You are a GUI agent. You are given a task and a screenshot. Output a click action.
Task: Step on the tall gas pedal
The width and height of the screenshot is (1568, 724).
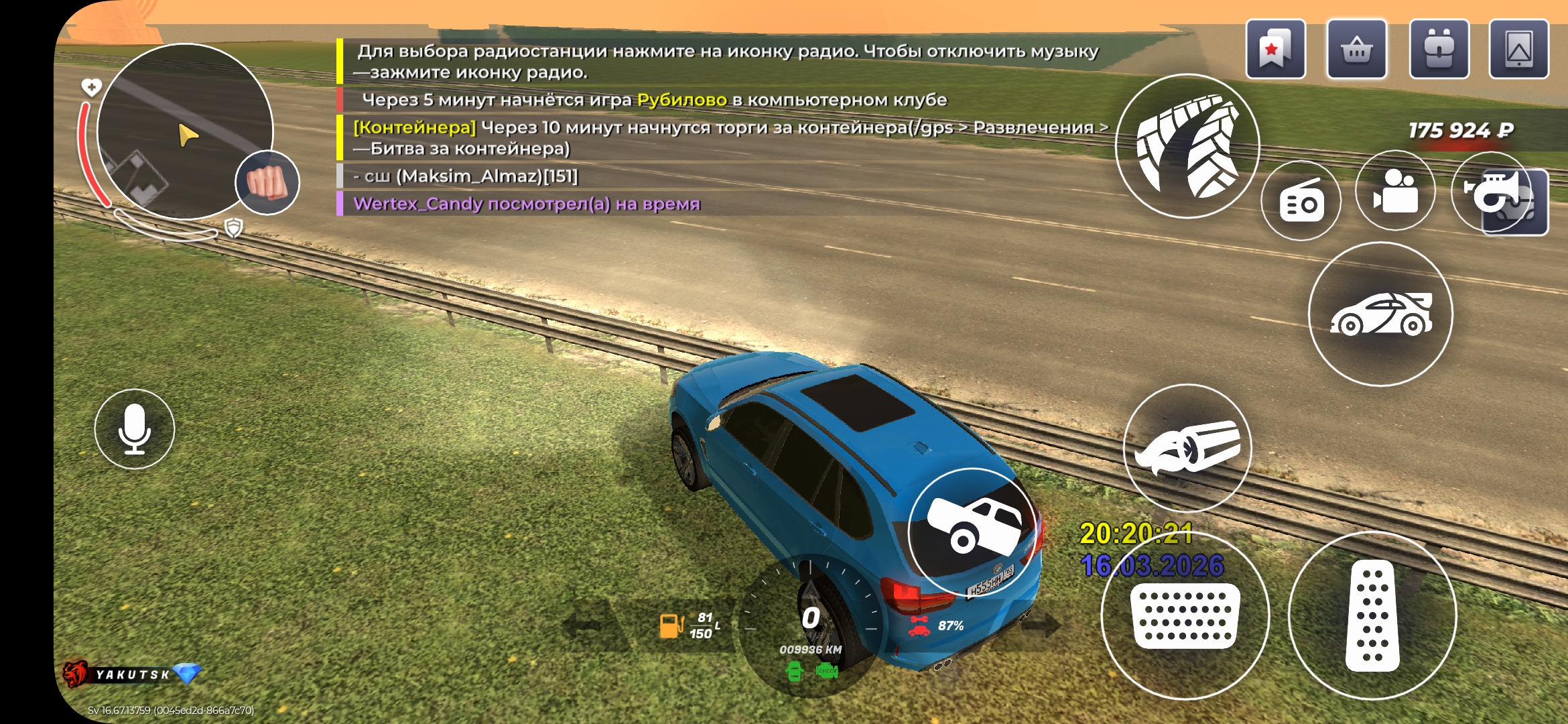tap(1372, 615)
